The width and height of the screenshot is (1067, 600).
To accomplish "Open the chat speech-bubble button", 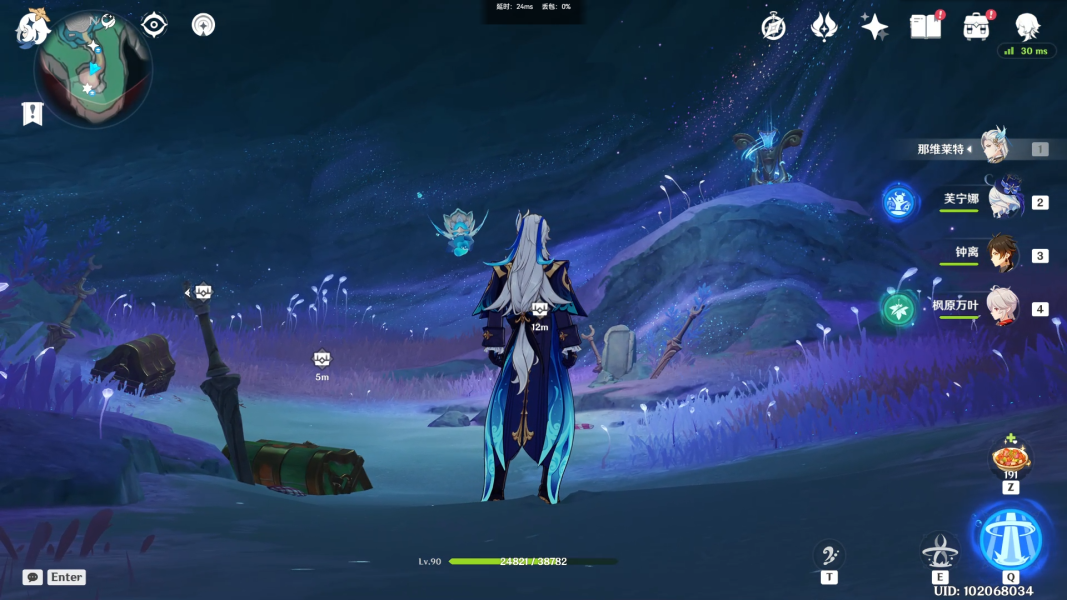I will [33, 577].
